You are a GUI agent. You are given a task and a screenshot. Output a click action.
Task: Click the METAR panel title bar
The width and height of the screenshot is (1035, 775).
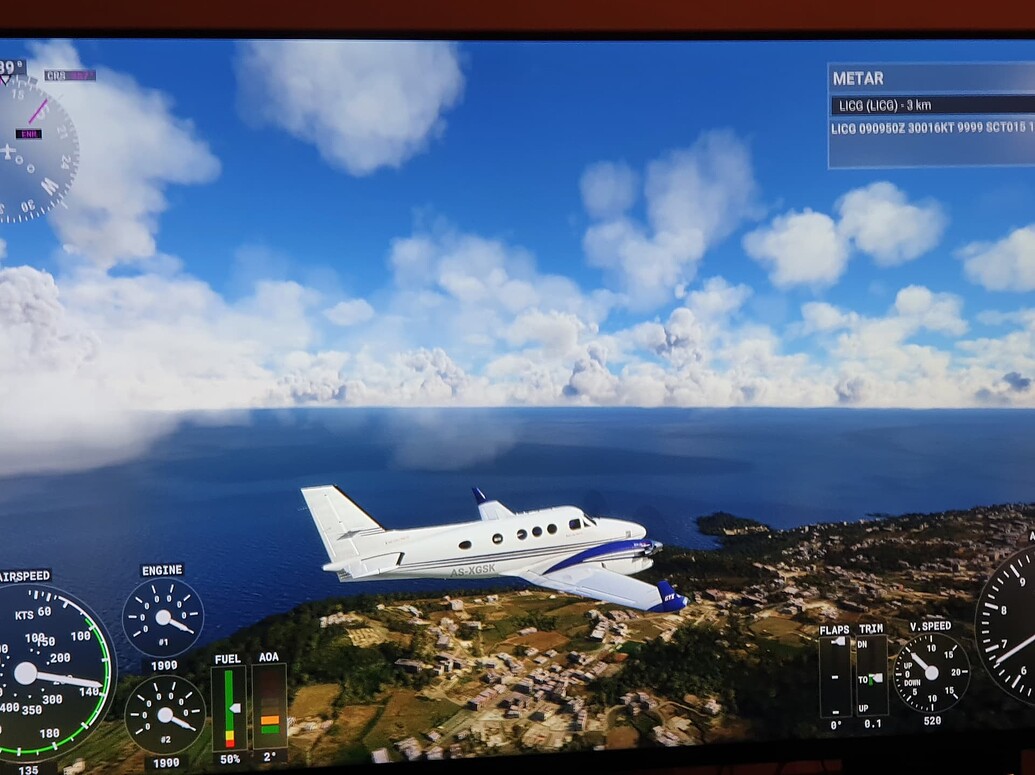click(931, 78)
